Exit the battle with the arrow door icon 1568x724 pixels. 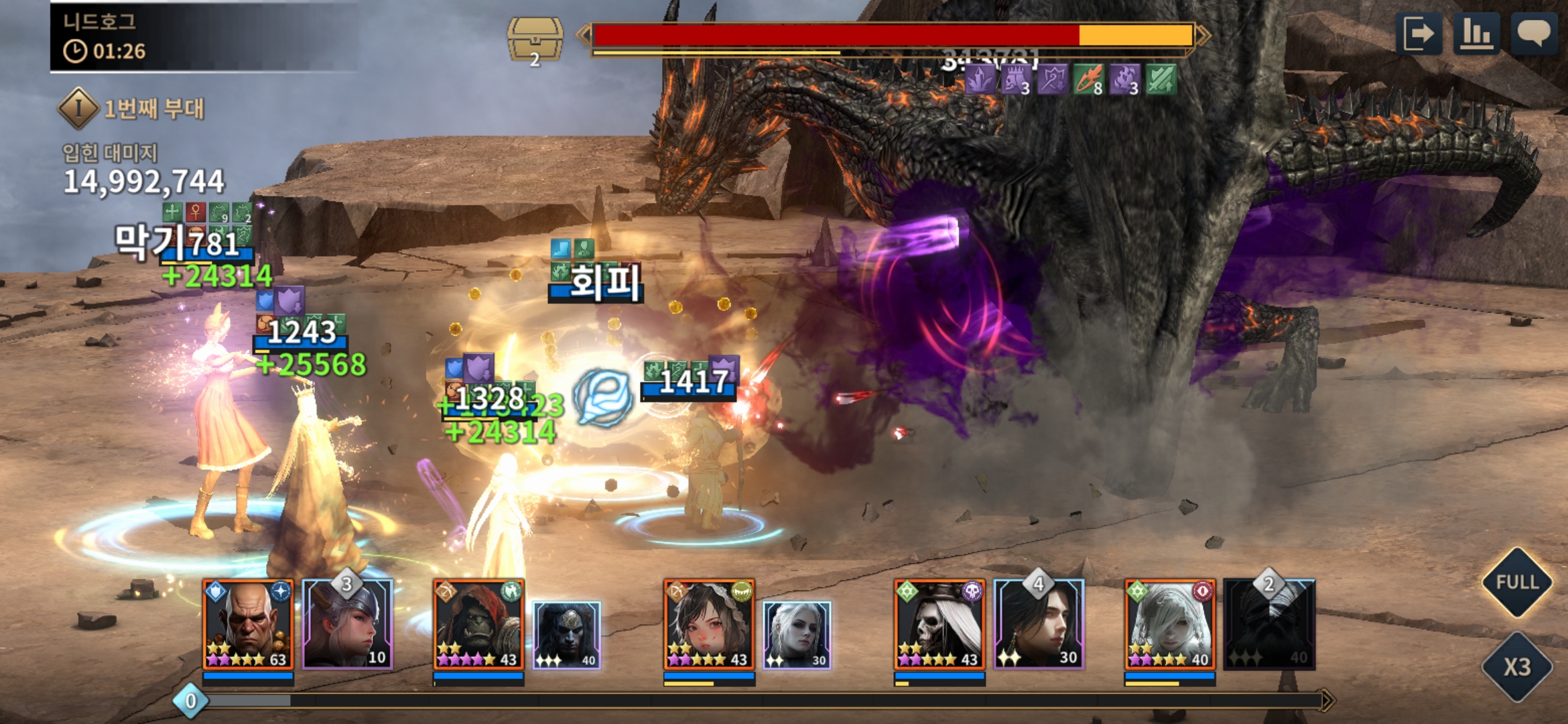(x=1419, y=34)
